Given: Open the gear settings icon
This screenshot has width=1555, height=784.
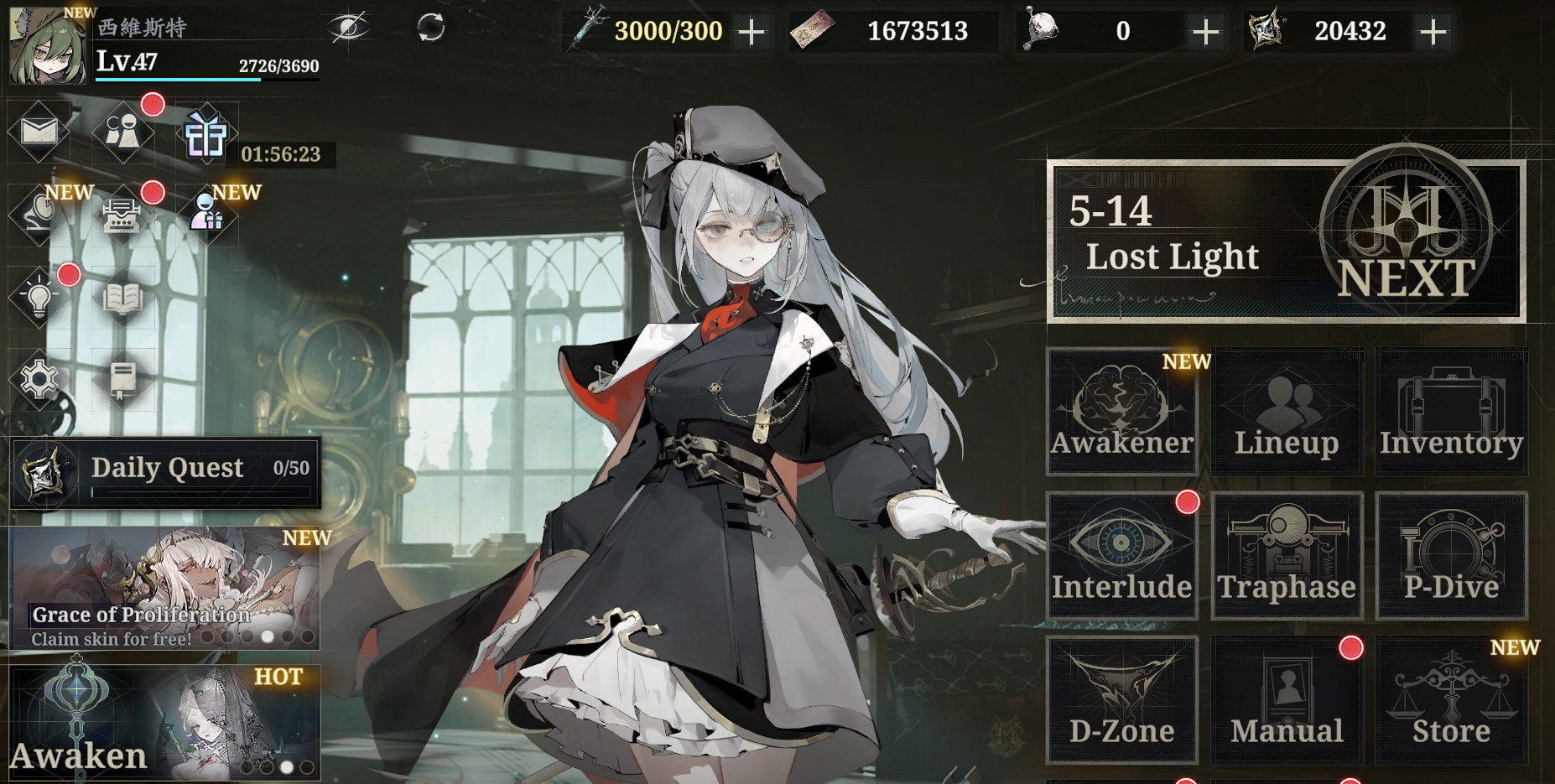Looking at the screenshot, I should click(39, 380).
